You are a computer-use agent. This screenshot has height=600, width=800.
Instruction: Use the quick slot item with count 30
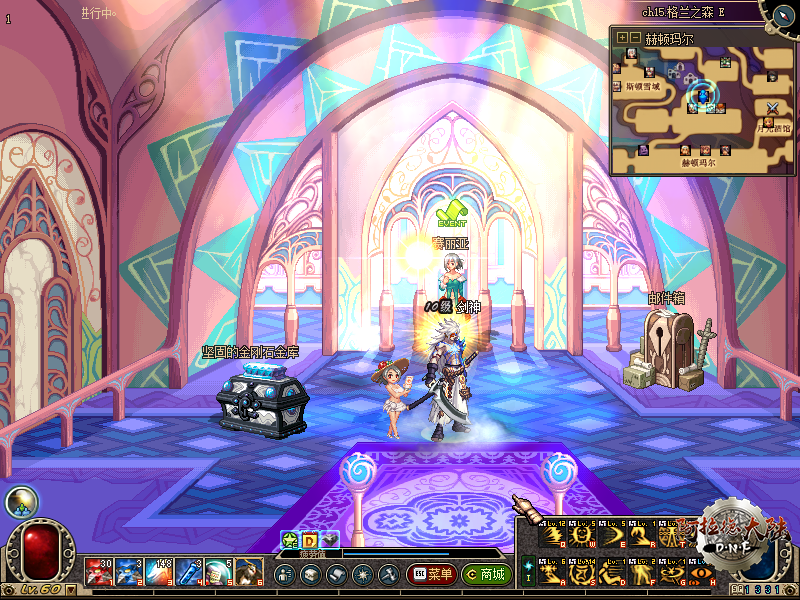click(x=97, y=571)
